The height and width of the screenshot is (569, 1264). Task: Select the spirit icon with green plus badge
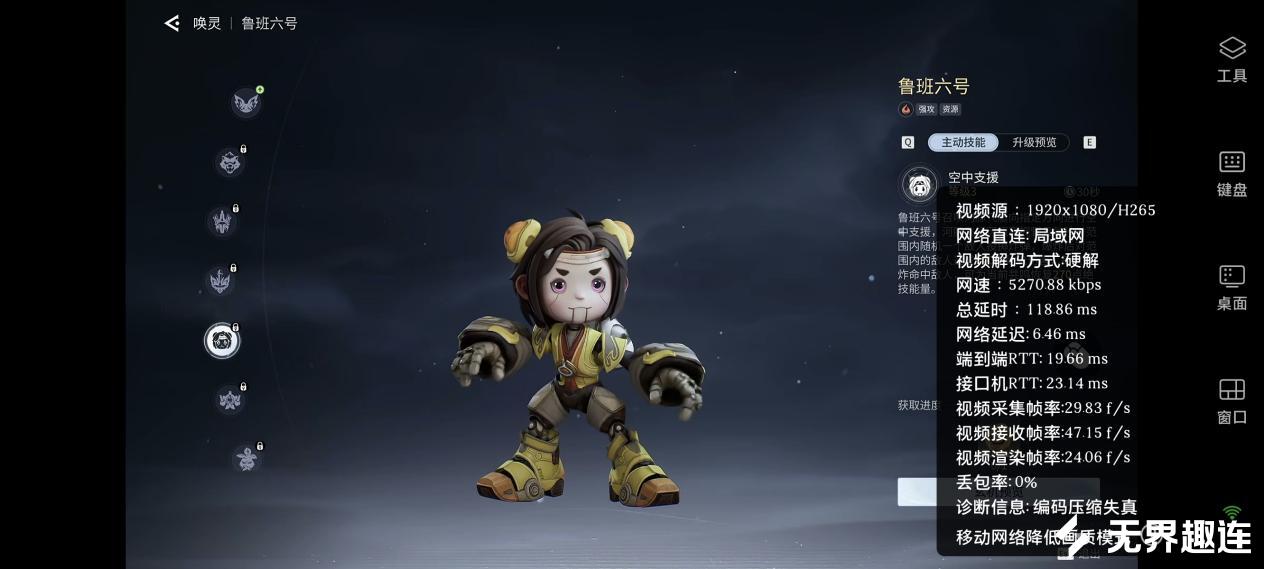tap(246, 102)
